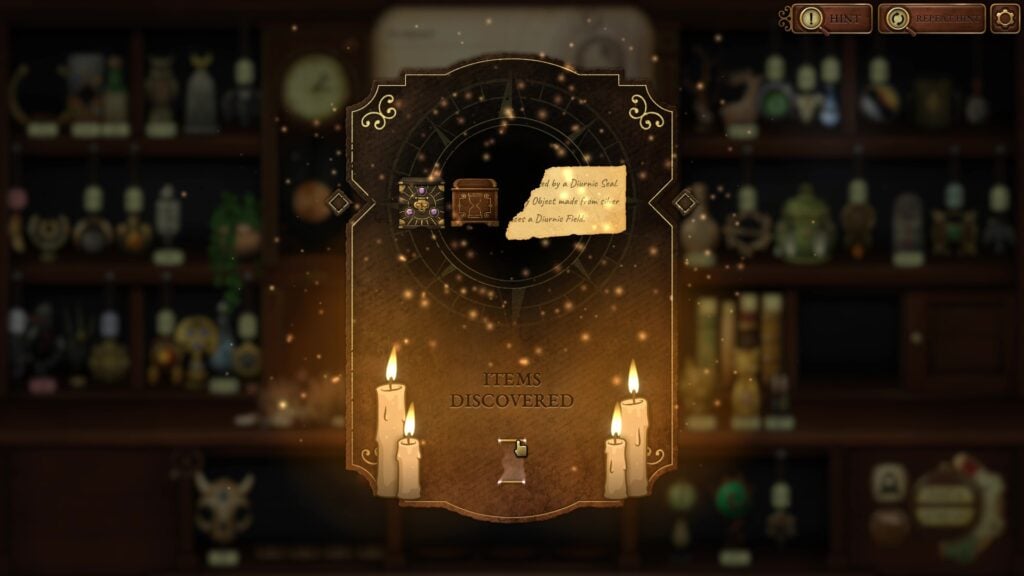
Task: Open the Hint magnifier button
Action: [x=831, y=18]
